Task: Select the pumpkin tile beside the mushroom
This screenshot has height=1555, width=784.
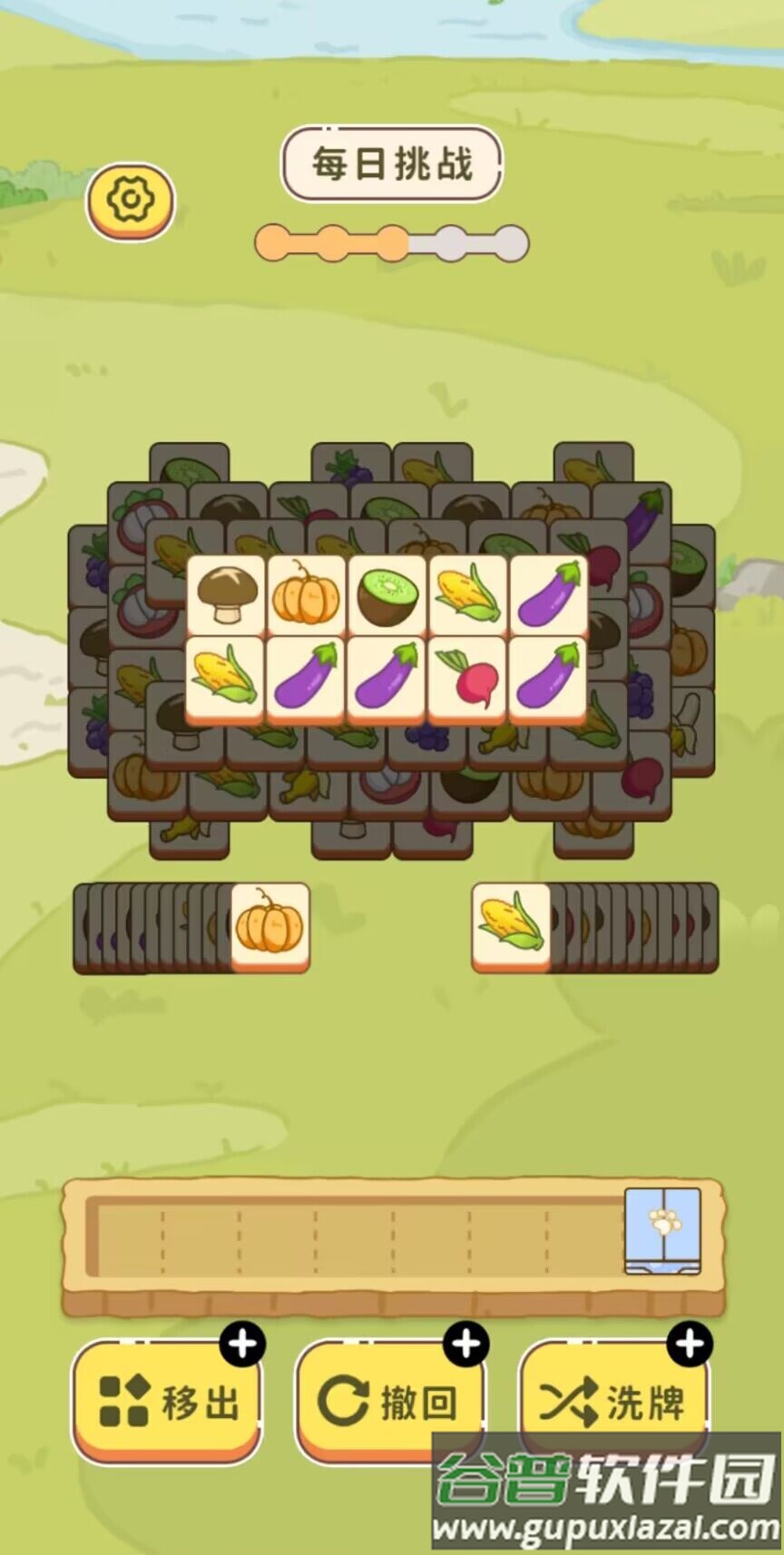Action: (306, 595)
